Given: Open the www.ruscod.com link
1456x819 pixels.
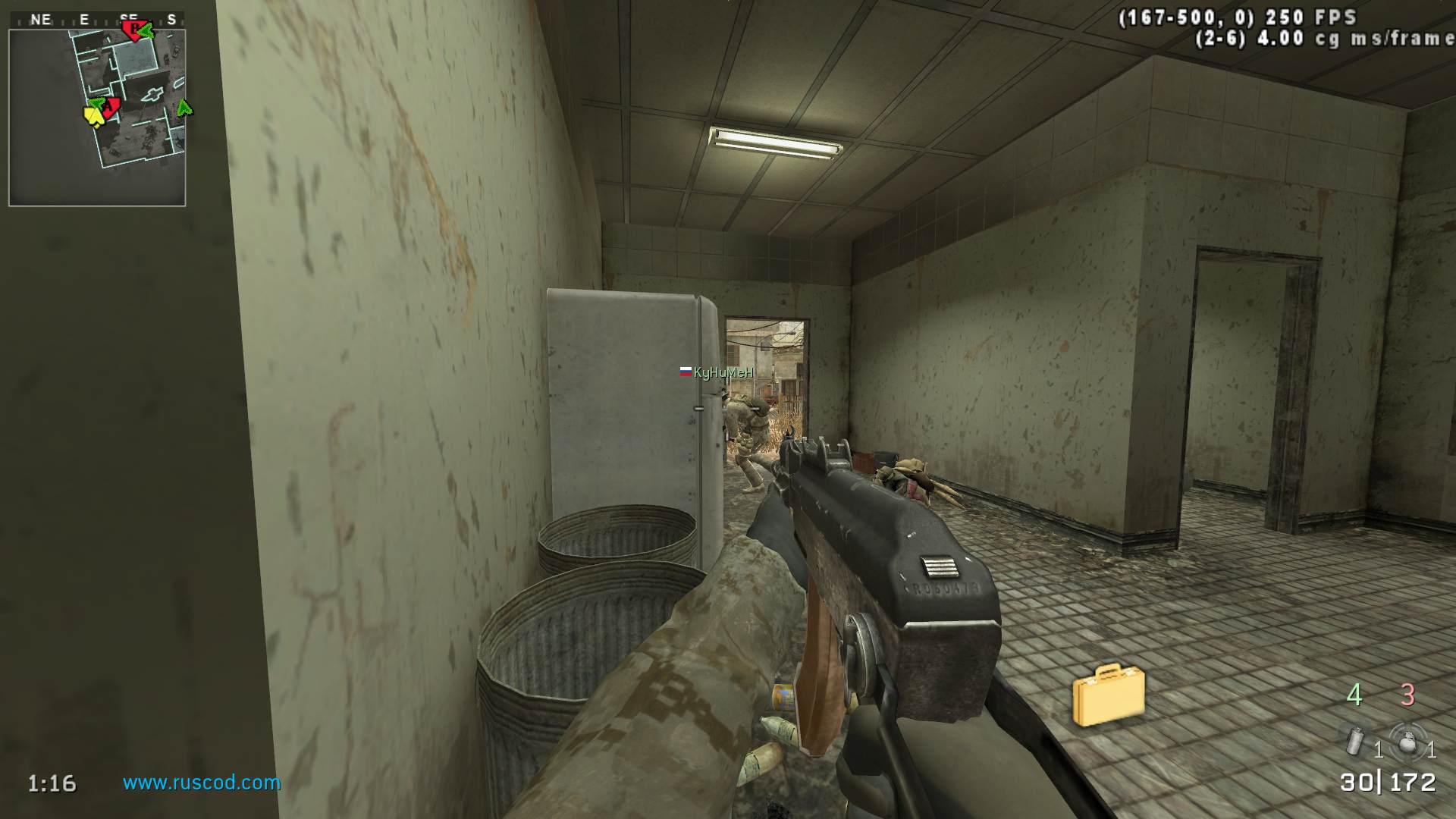Looking at the screenshot, I should tap(202, 783).
